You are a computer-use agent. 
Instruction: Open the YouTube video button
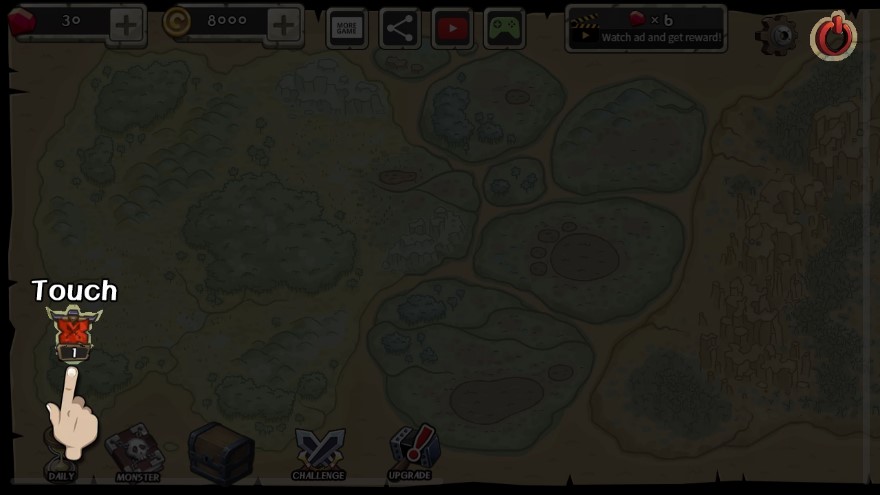452,28
